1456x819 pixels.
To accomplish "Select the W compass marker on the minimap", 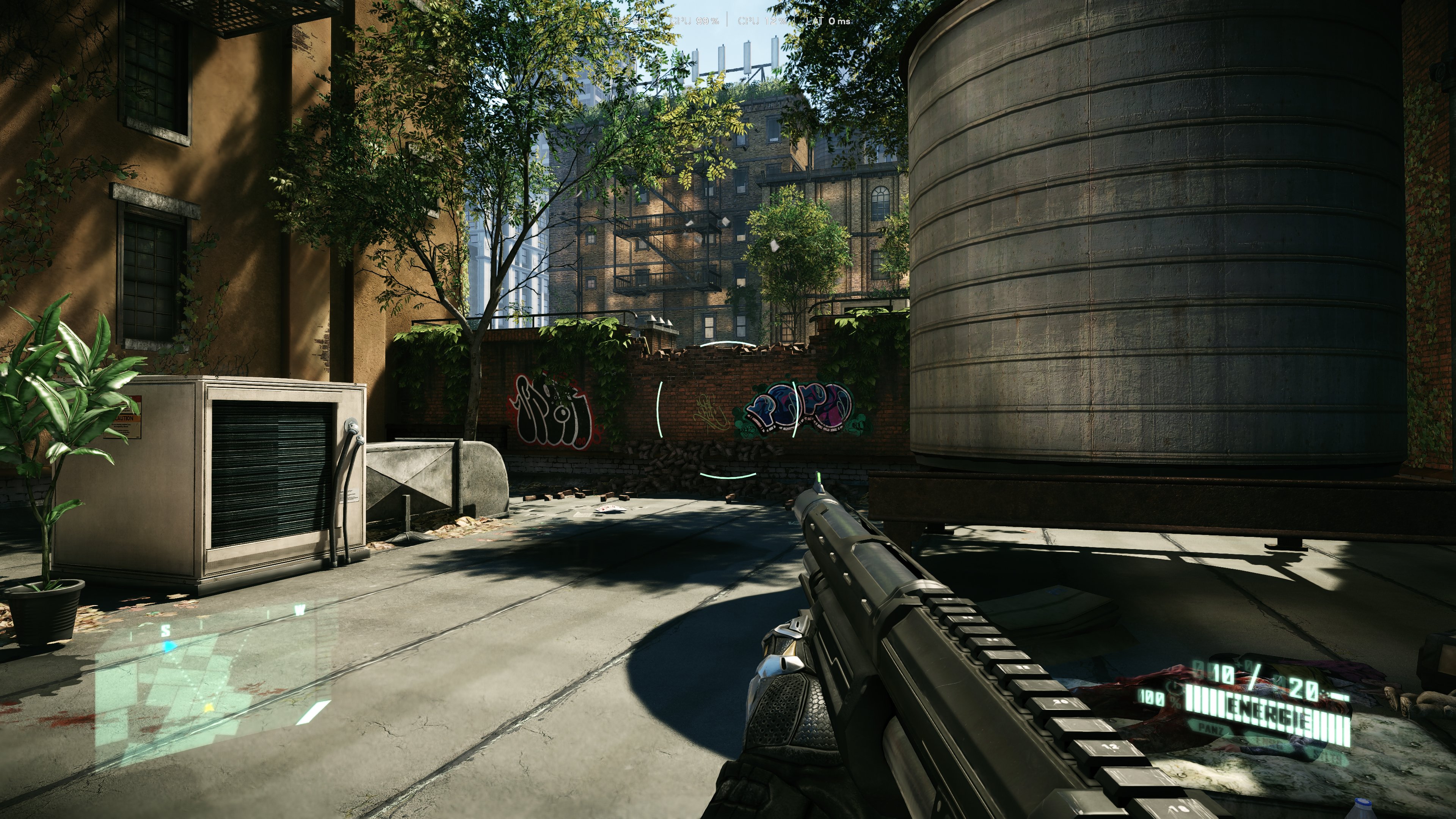I will click(x=300, y=610).
